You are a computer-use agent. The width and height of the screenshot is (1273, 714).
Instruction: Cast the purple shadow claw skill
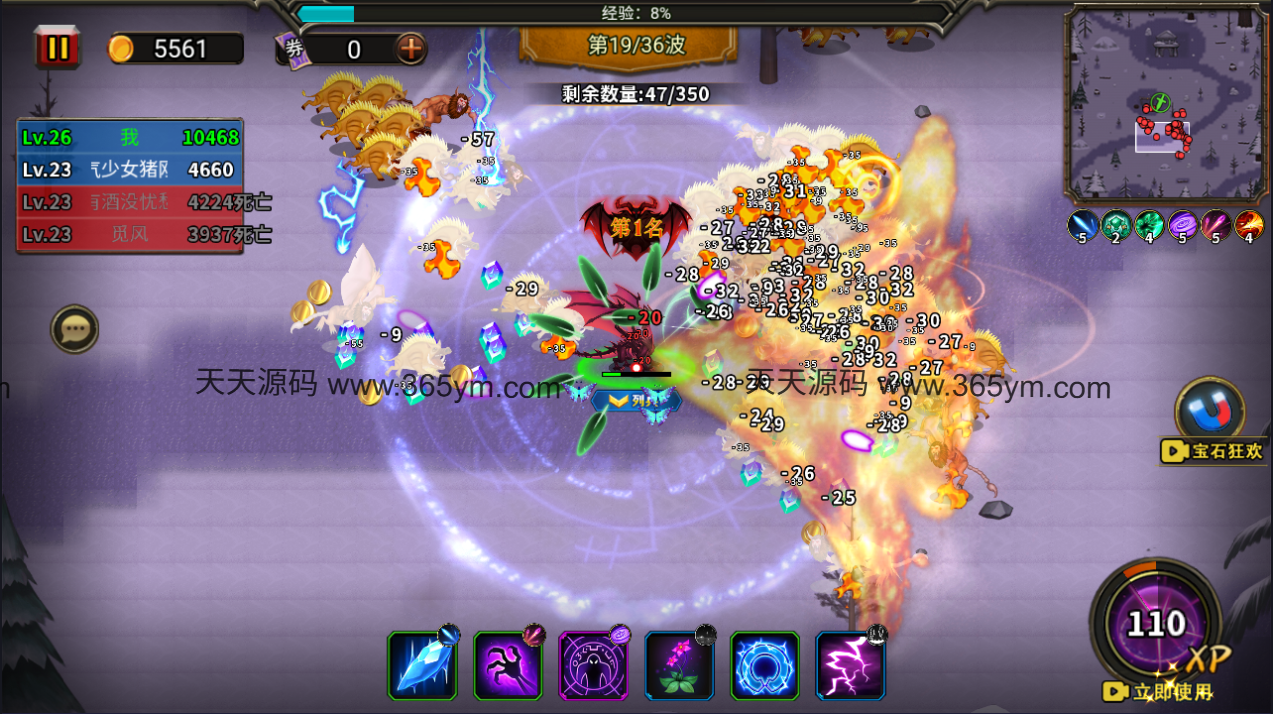(x=508, y=666)
